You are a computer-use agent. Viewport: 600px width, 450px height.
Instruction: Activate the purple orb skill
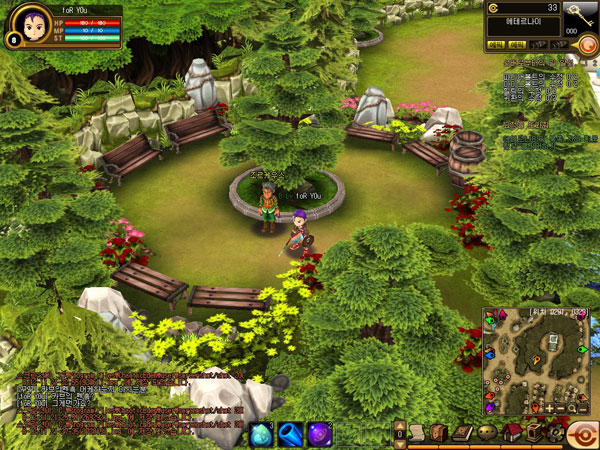click(321, 434)
